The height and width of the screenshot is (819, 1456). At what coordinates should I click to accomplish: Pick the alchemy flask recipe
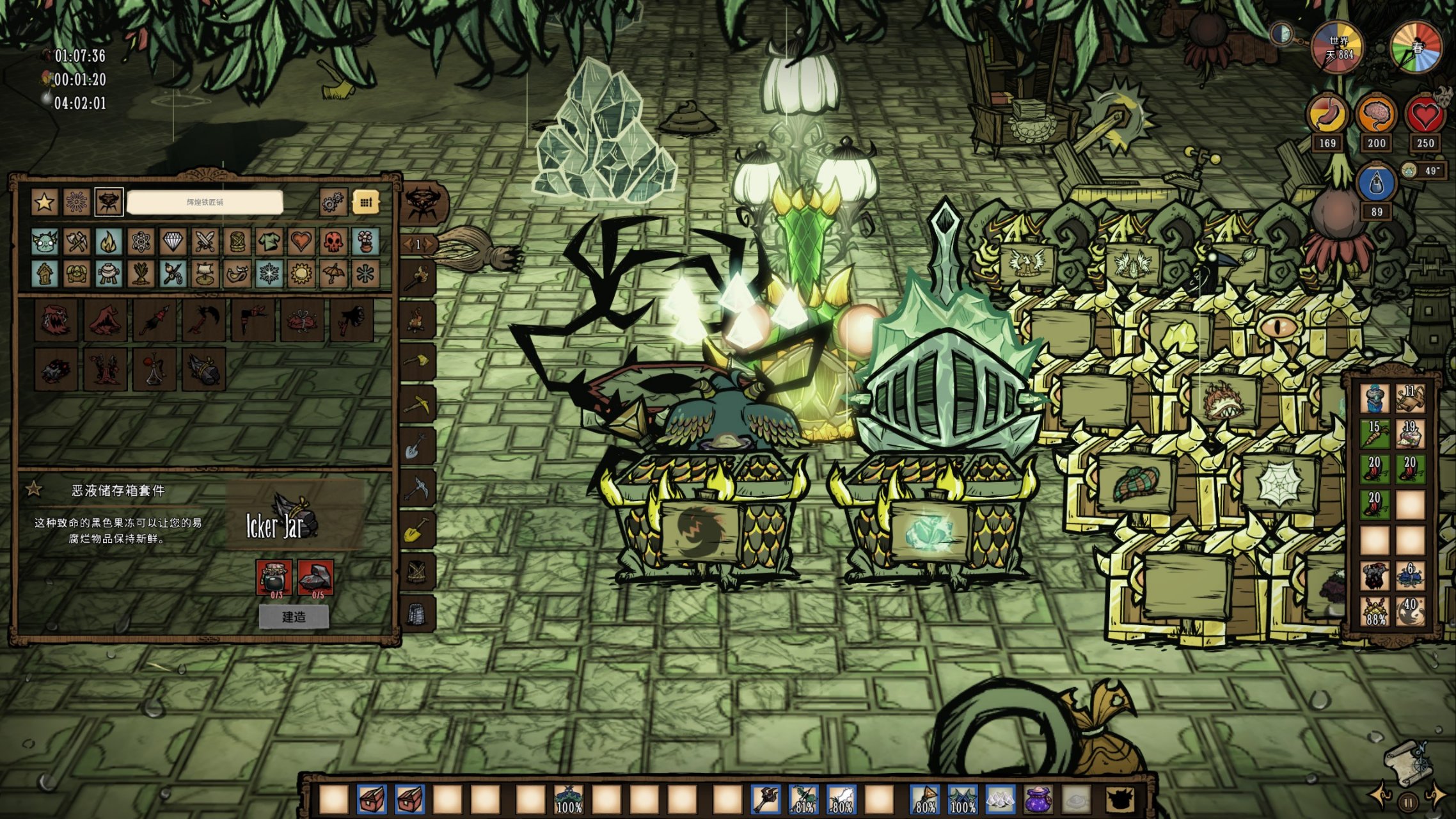[154, 369]
